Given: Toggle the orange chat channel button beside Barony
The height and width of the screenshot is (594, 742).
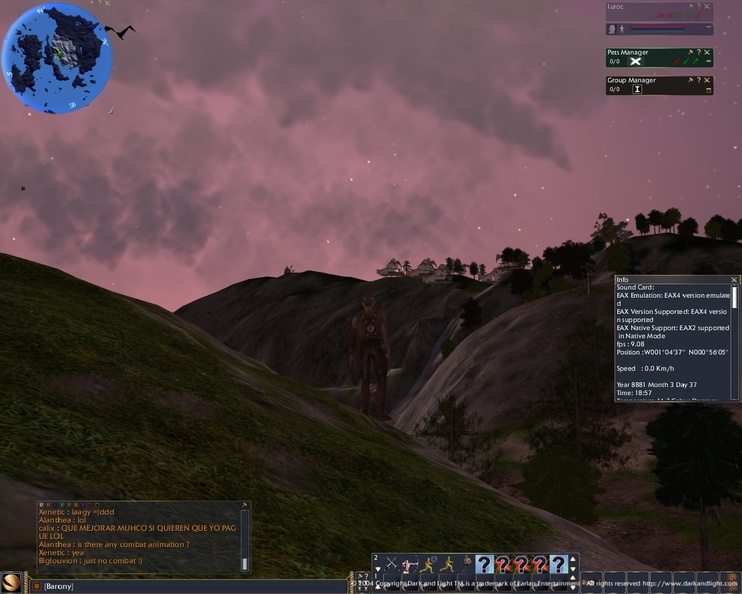Looking at the screenshot, I should (x=36, y=586).
